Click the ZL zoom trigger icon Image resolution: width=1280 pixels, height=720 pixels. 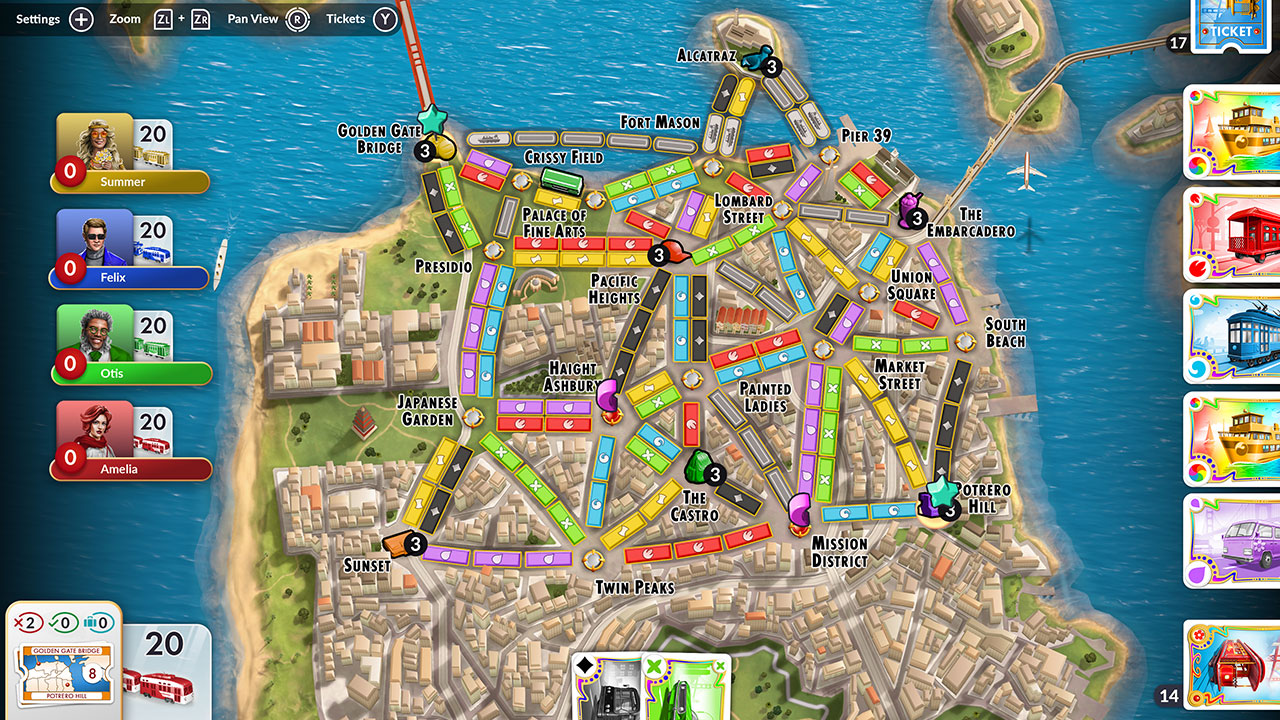pyautogui.click(x=162, y=17)
